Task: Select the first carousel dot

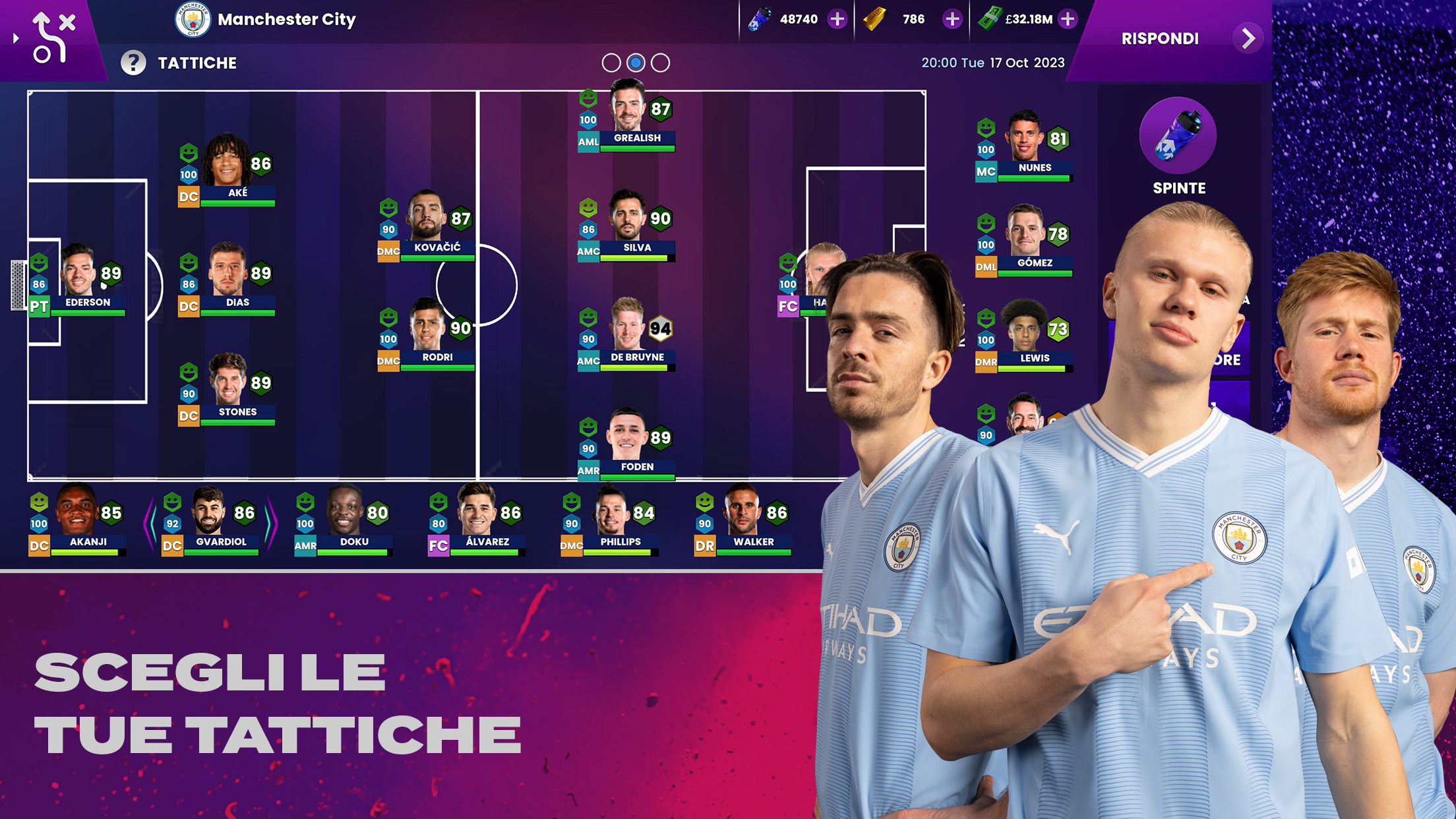Action: click(611, 63)
